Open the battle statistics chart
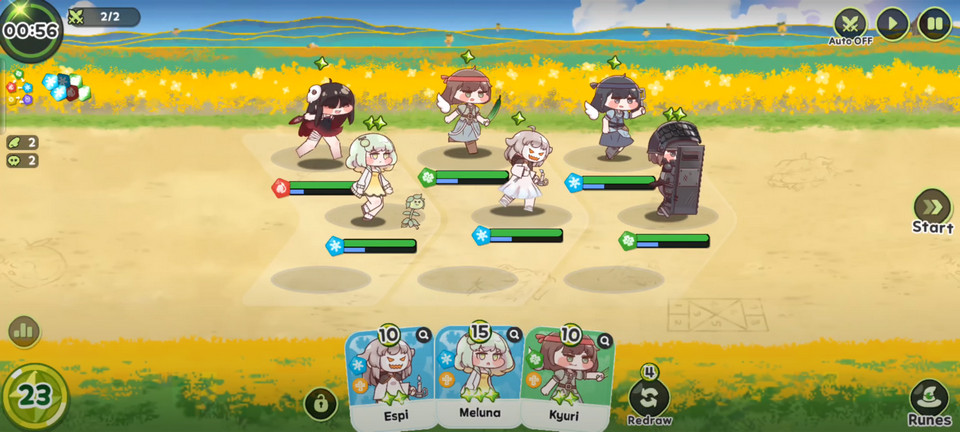960x432 pixels. pos(23,331)
